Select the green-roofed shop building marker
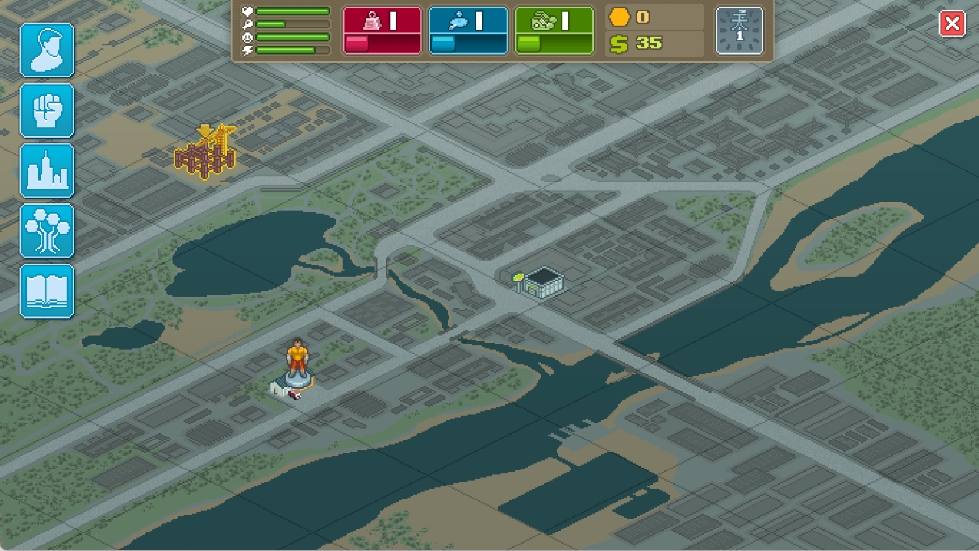This screenshot has width=979, height=551. 539,281
